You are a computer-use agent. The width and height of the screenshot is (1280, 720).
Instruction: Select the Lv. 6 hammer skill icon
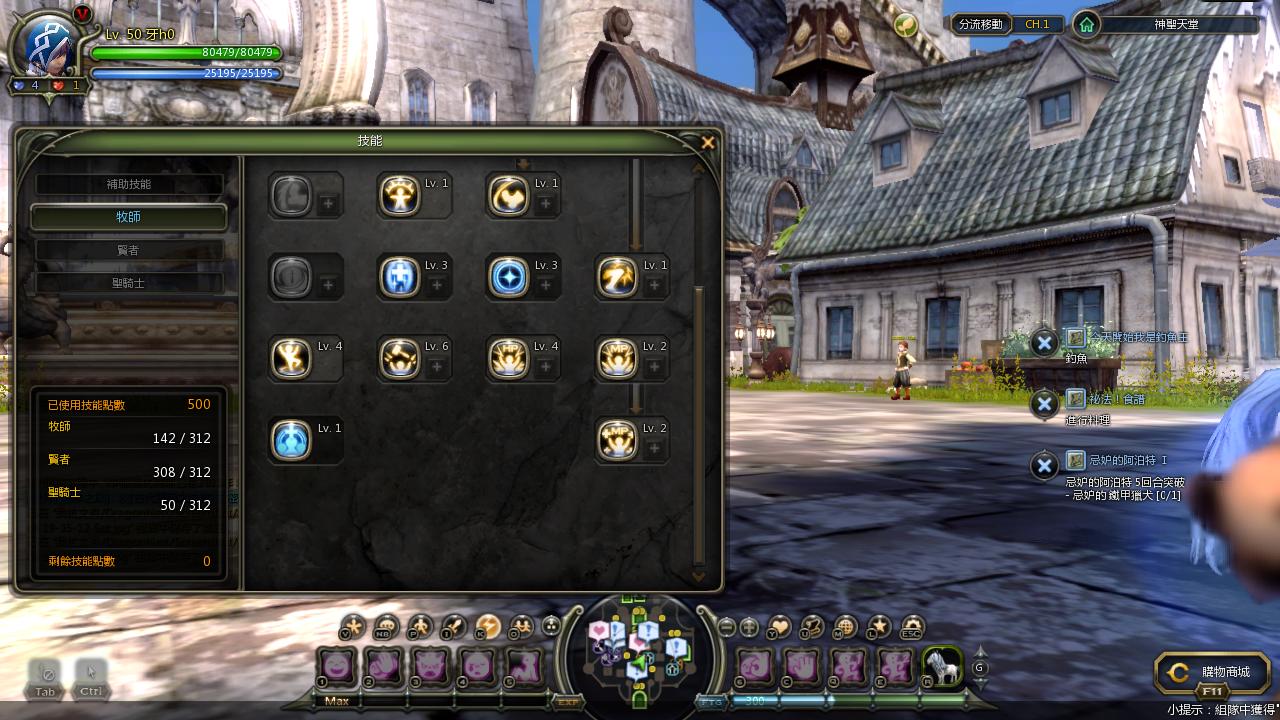point(400,359)
